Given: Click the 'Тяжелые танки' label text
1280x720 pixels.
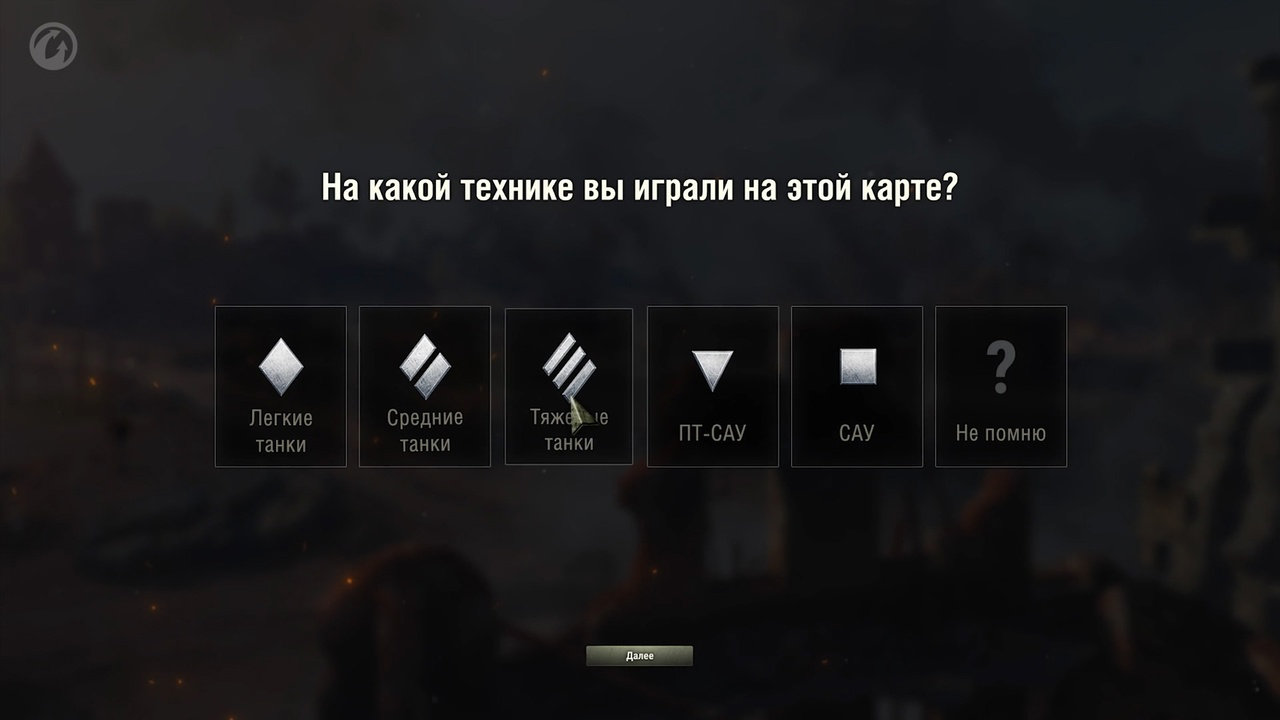Looking at the screenshot, I should click(568, 430).
